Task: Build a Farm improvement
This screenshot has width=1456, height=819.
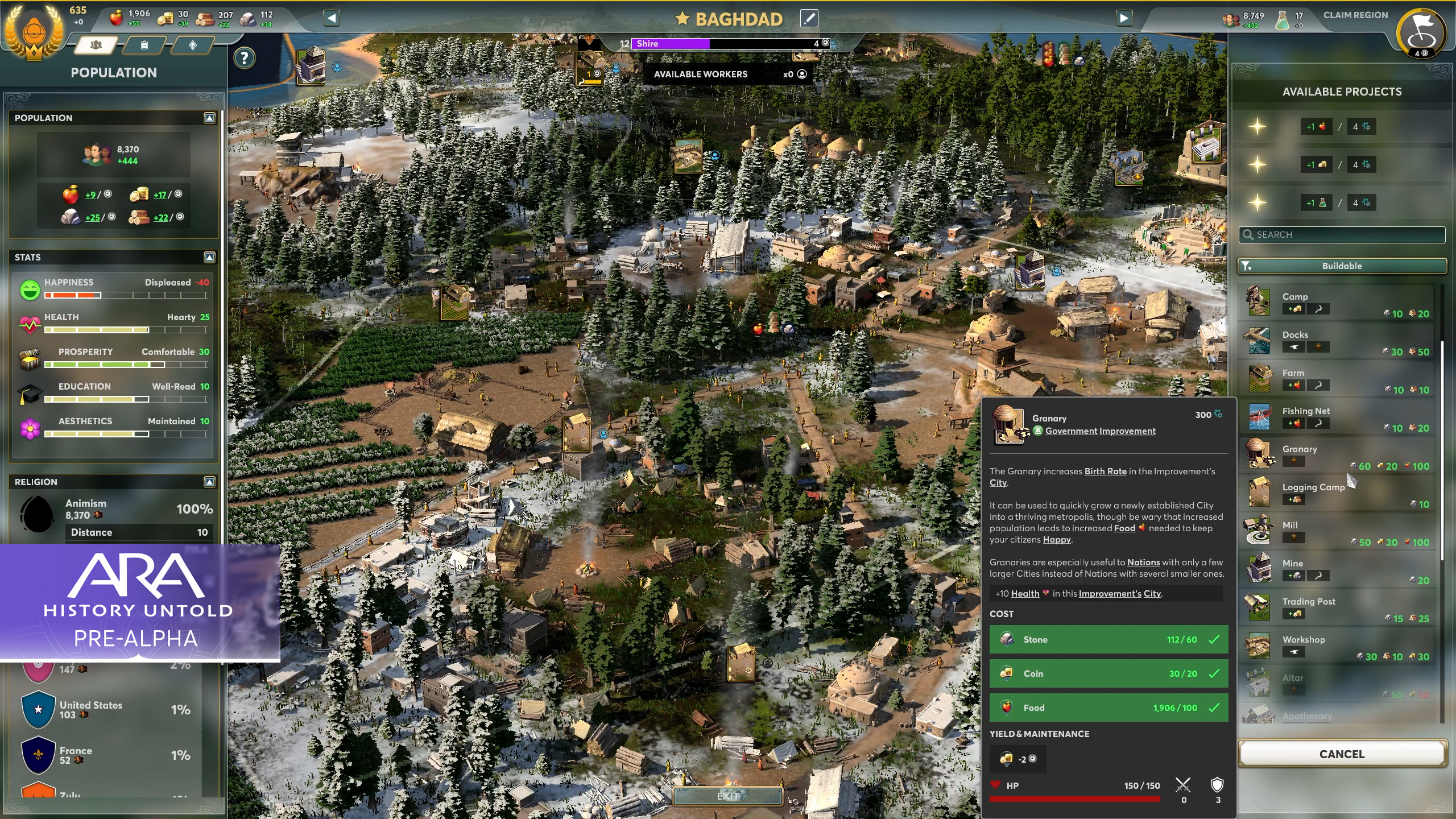Action: click(x=1337, y=379)
